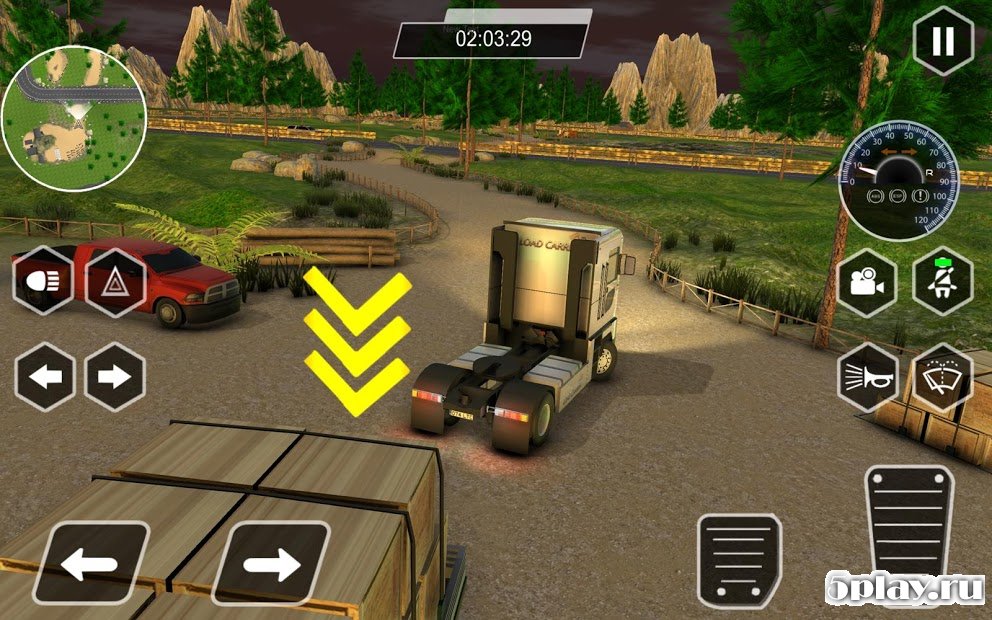Steer left with the large arrow button
The width and height of the screenshot is (992, 620).
[89, 564]
